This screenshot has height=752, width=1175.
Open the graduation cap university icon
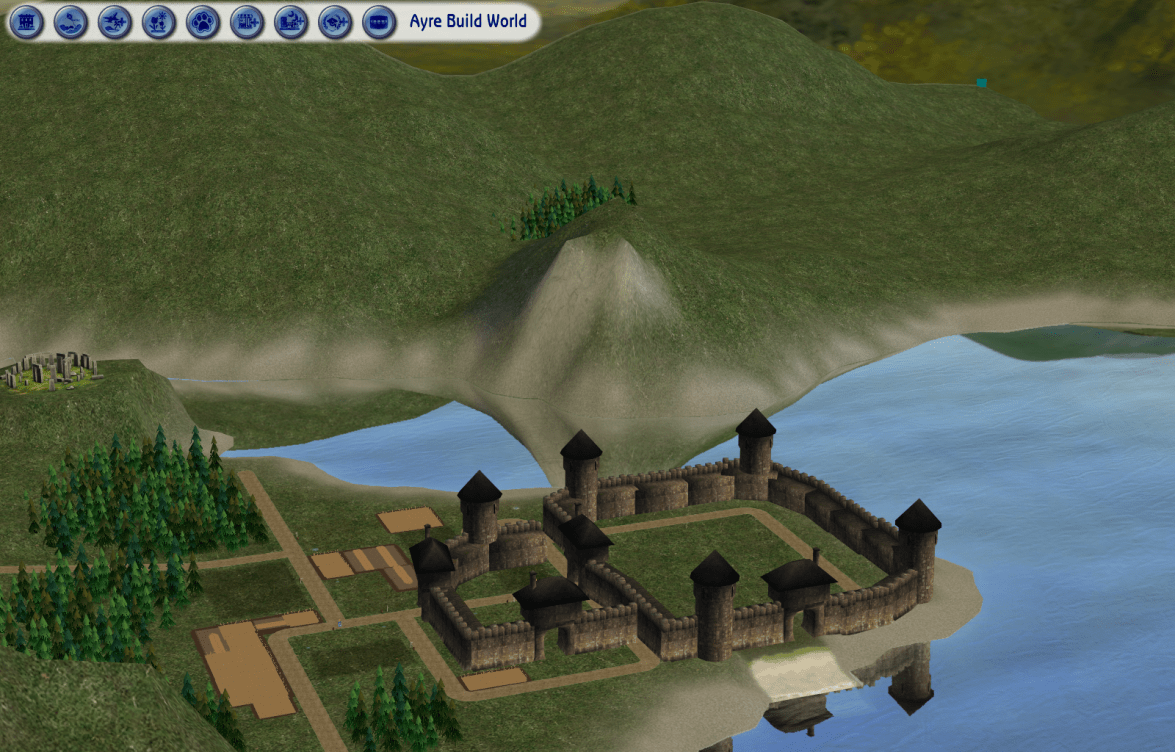pos(334,21)
